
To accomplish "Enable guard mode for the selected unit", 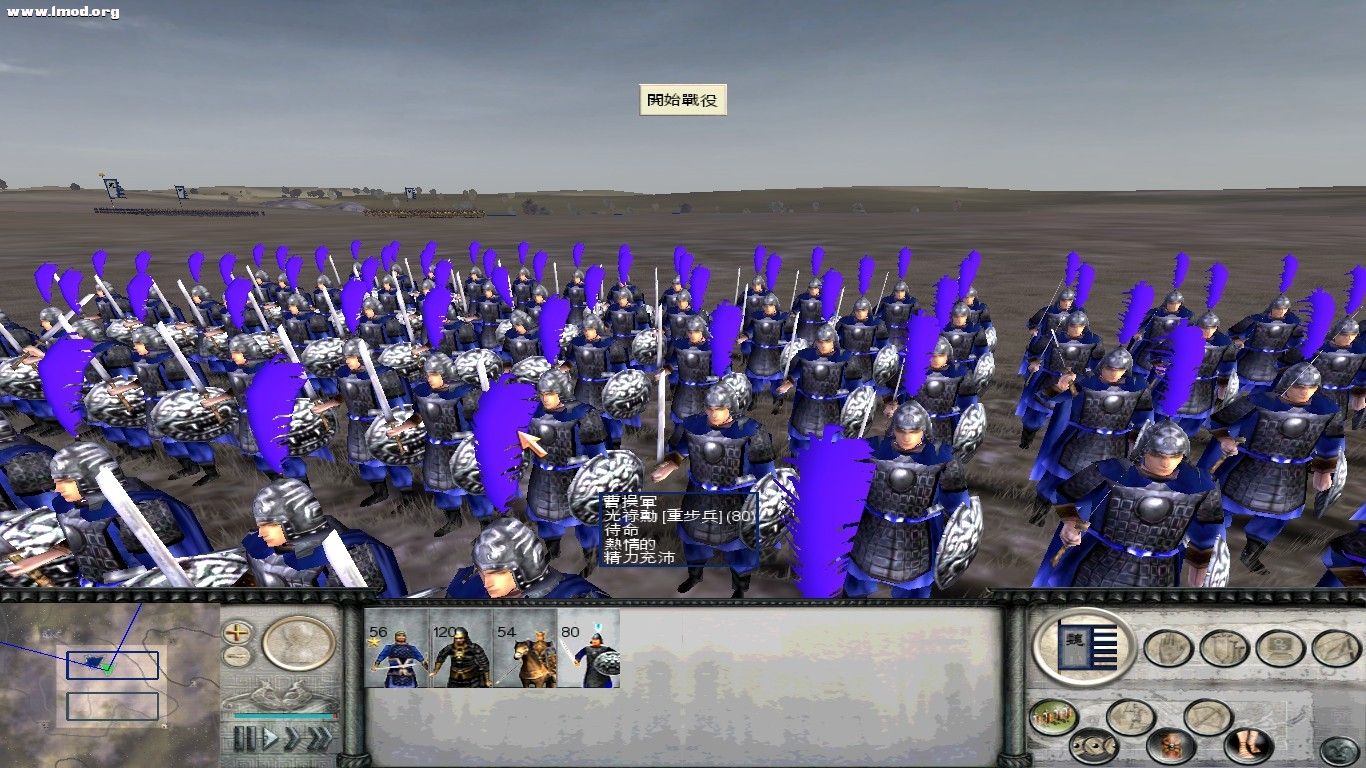I will [1222, 648].
